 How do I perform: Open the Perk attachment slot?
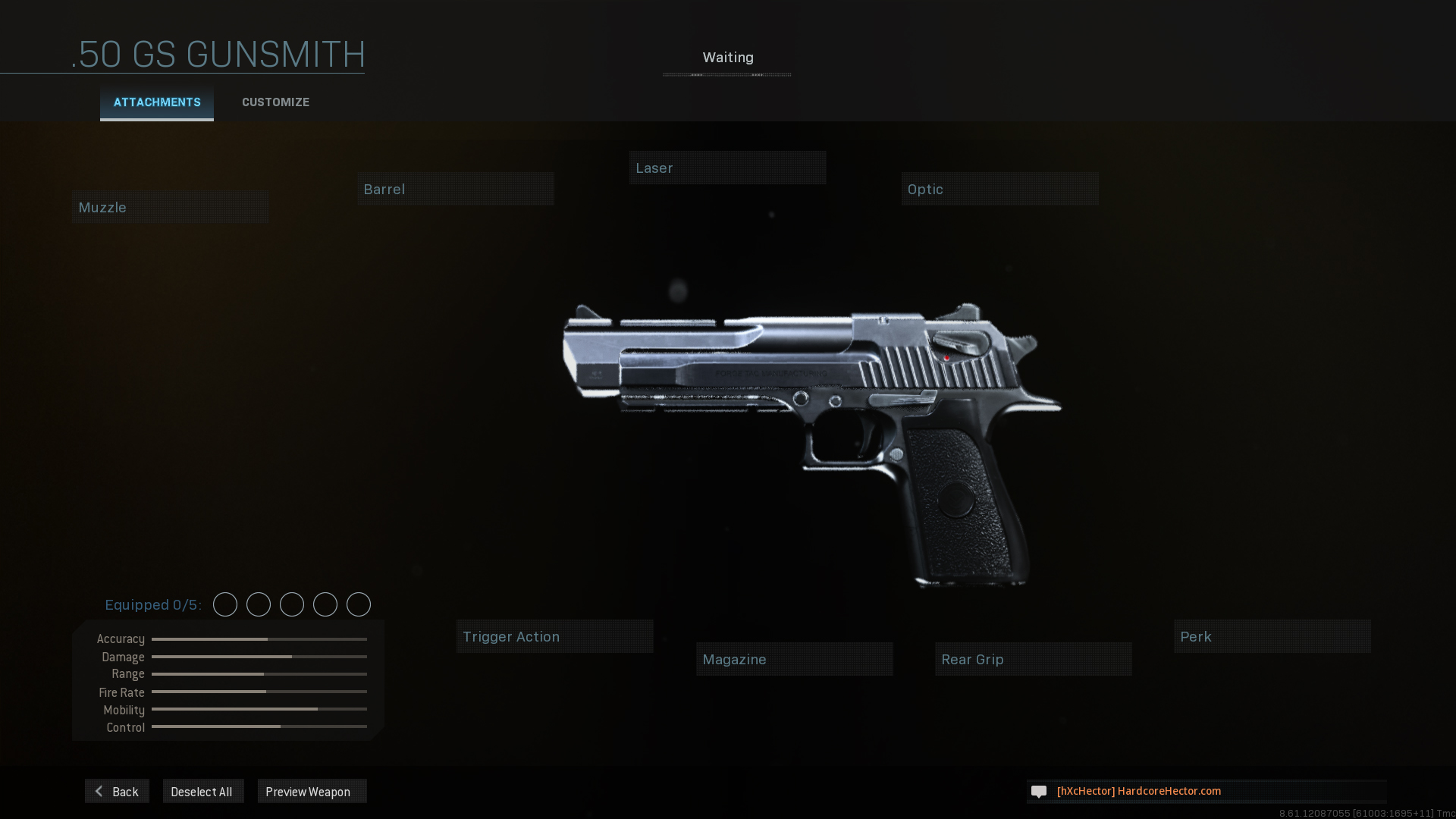(x=1272, y=636)
